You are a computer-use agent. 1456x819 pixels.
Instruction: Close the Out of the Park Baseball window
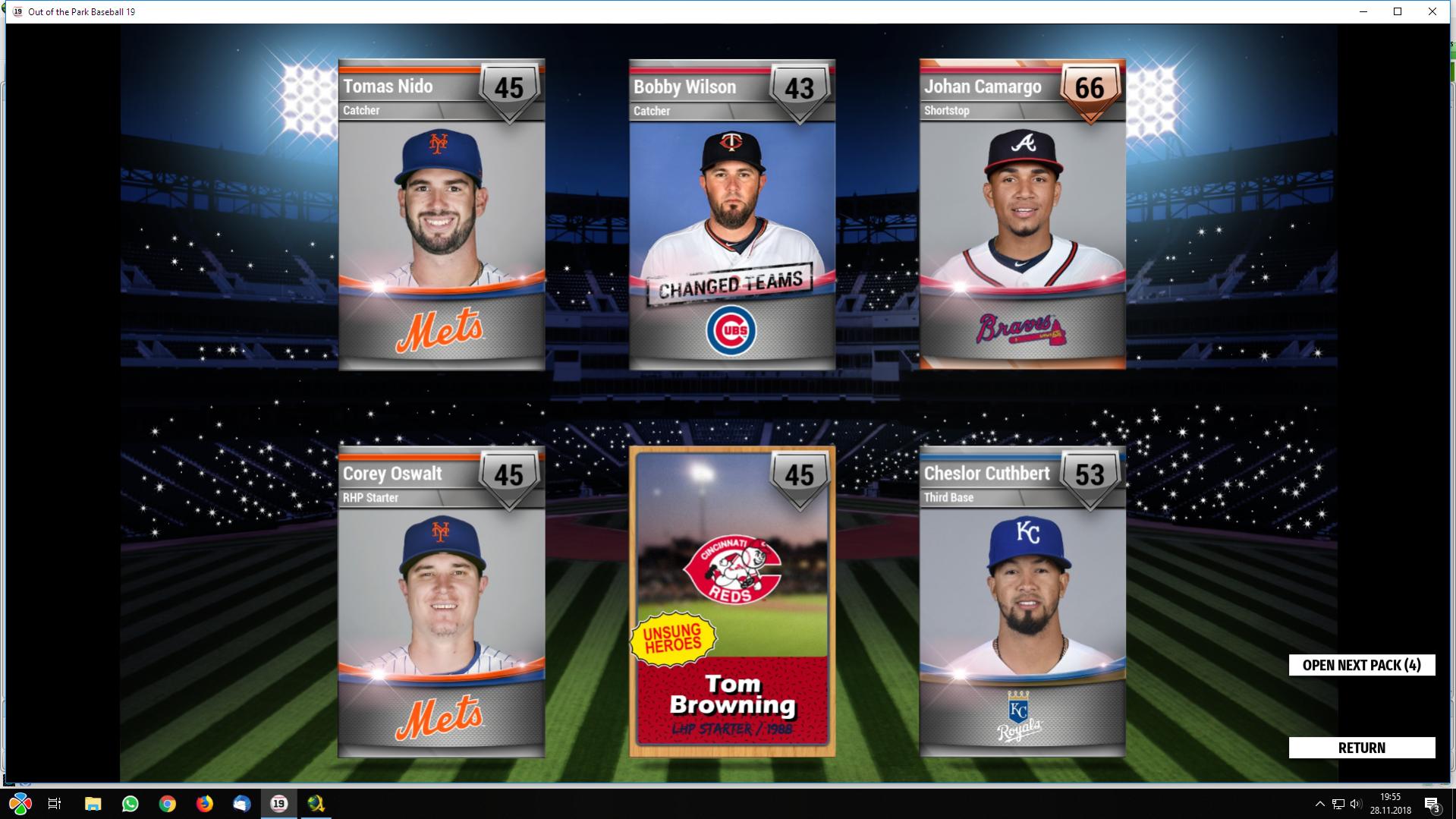(1432, 11)
